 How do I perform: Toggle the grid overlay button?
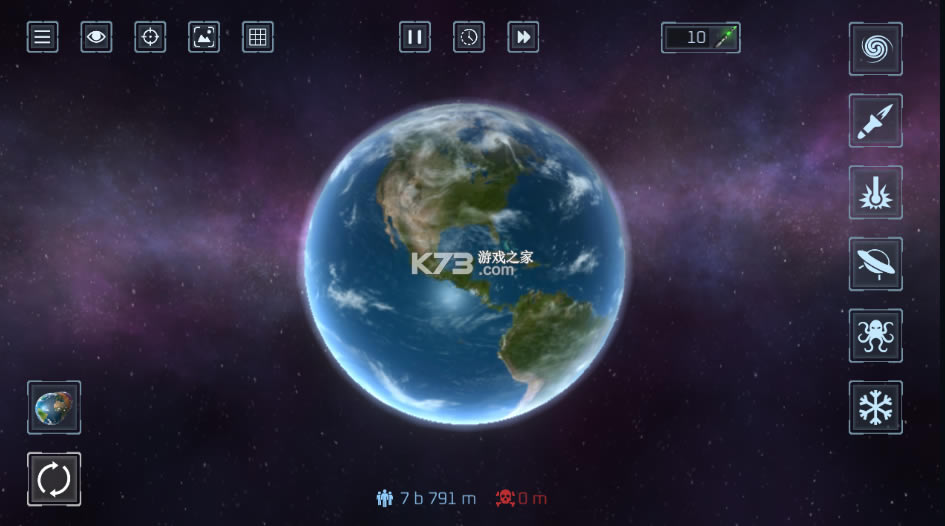coord(258,38)
